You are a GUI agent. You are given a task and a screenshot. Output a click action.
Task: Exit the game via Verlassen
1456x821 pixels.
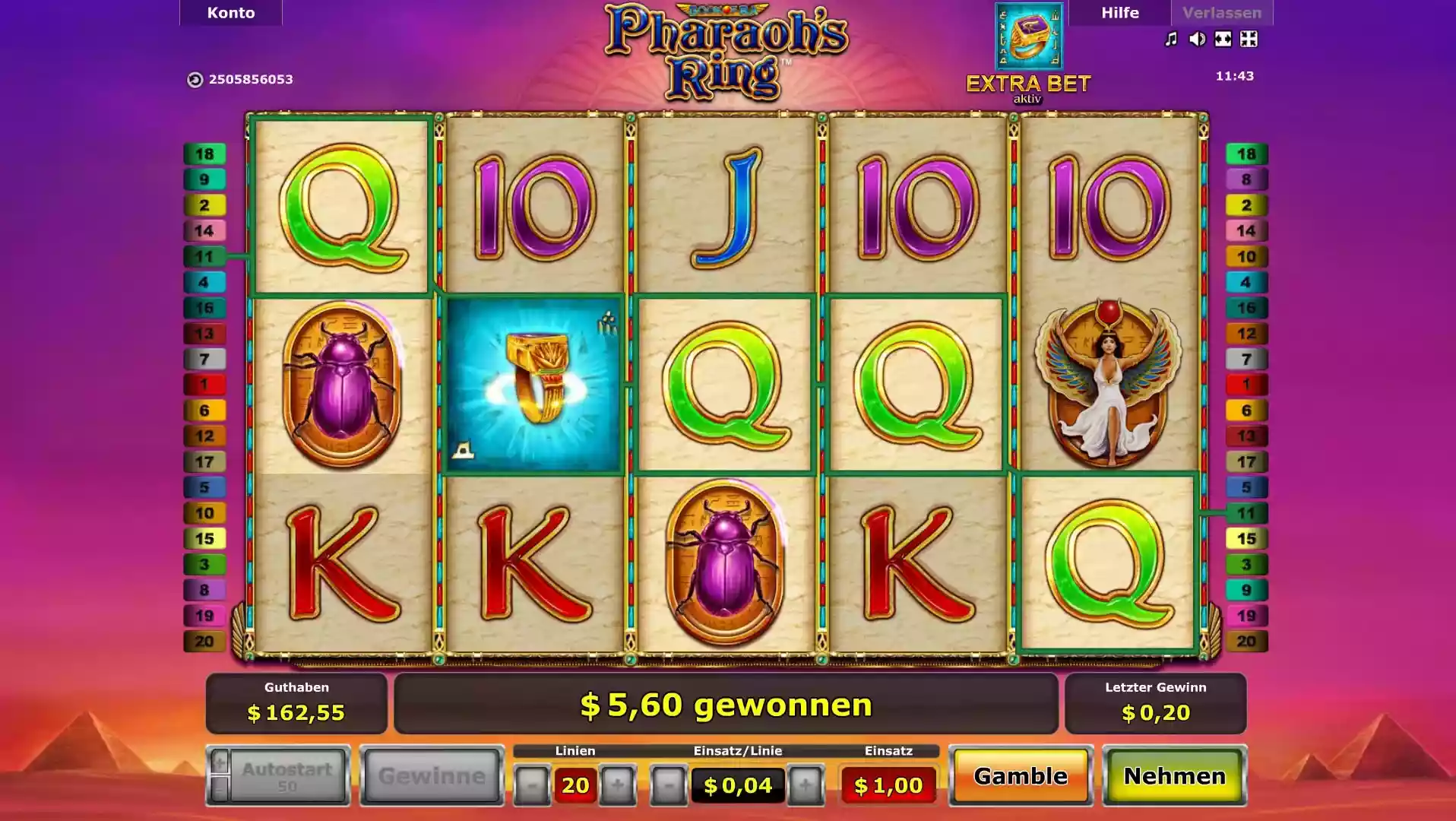[1221, 13]
